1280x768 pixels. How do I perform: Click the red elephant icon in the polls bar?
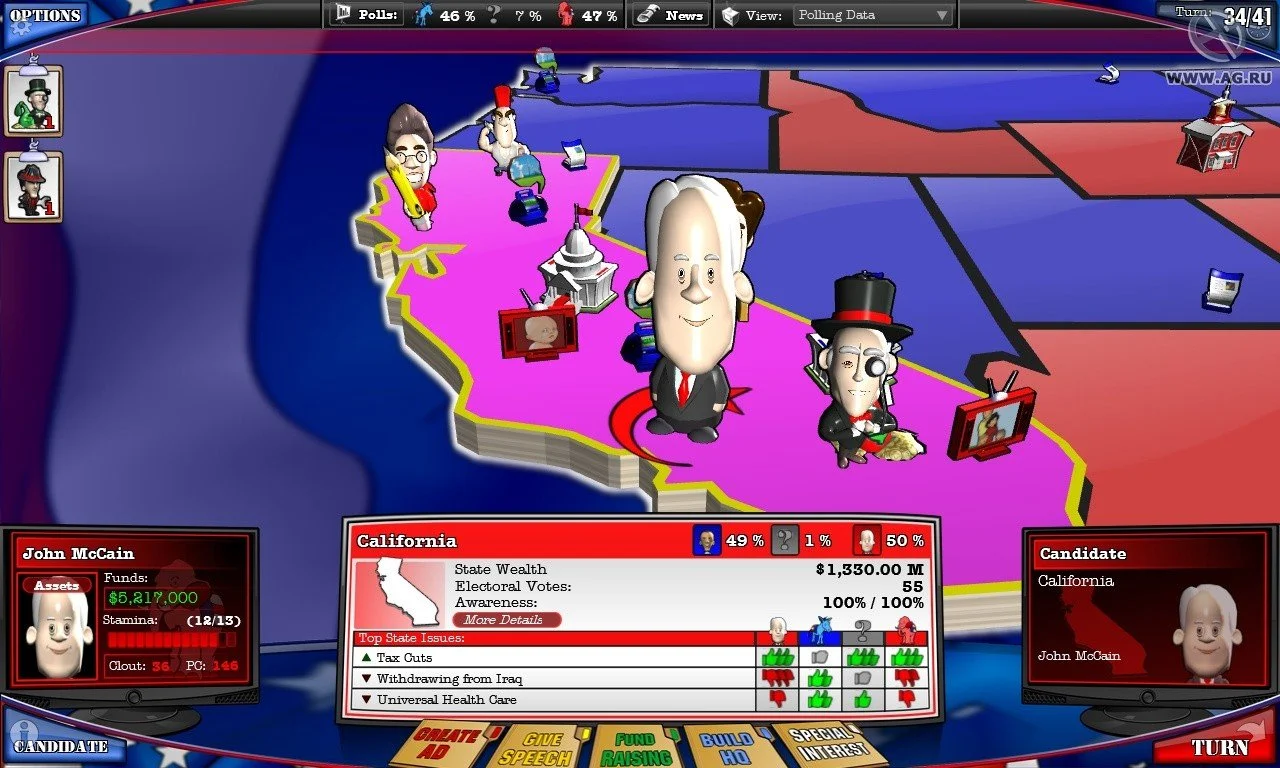(x=565, y=14)
